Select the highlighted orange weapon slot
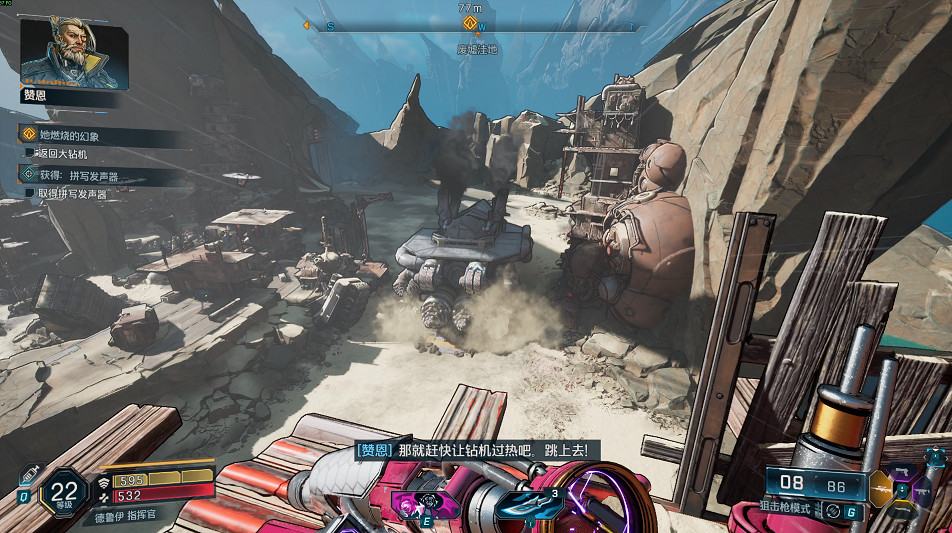This screenshot has width=952, height=533. click(x=880, y=489)
